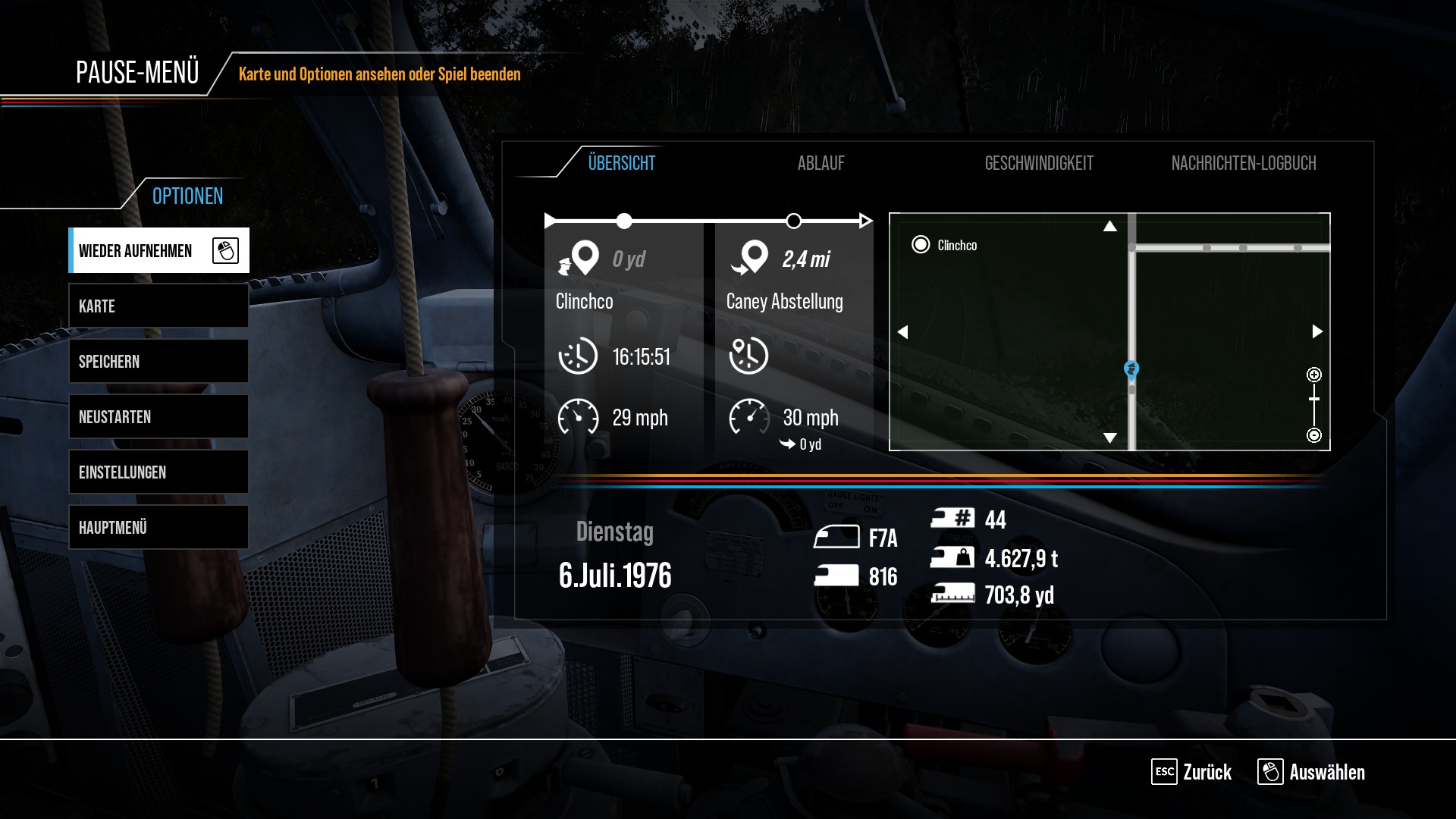The width and height of the screenshot is (1456, 819).
Task: Click Zurück to go back
Action: point(1191,772)
